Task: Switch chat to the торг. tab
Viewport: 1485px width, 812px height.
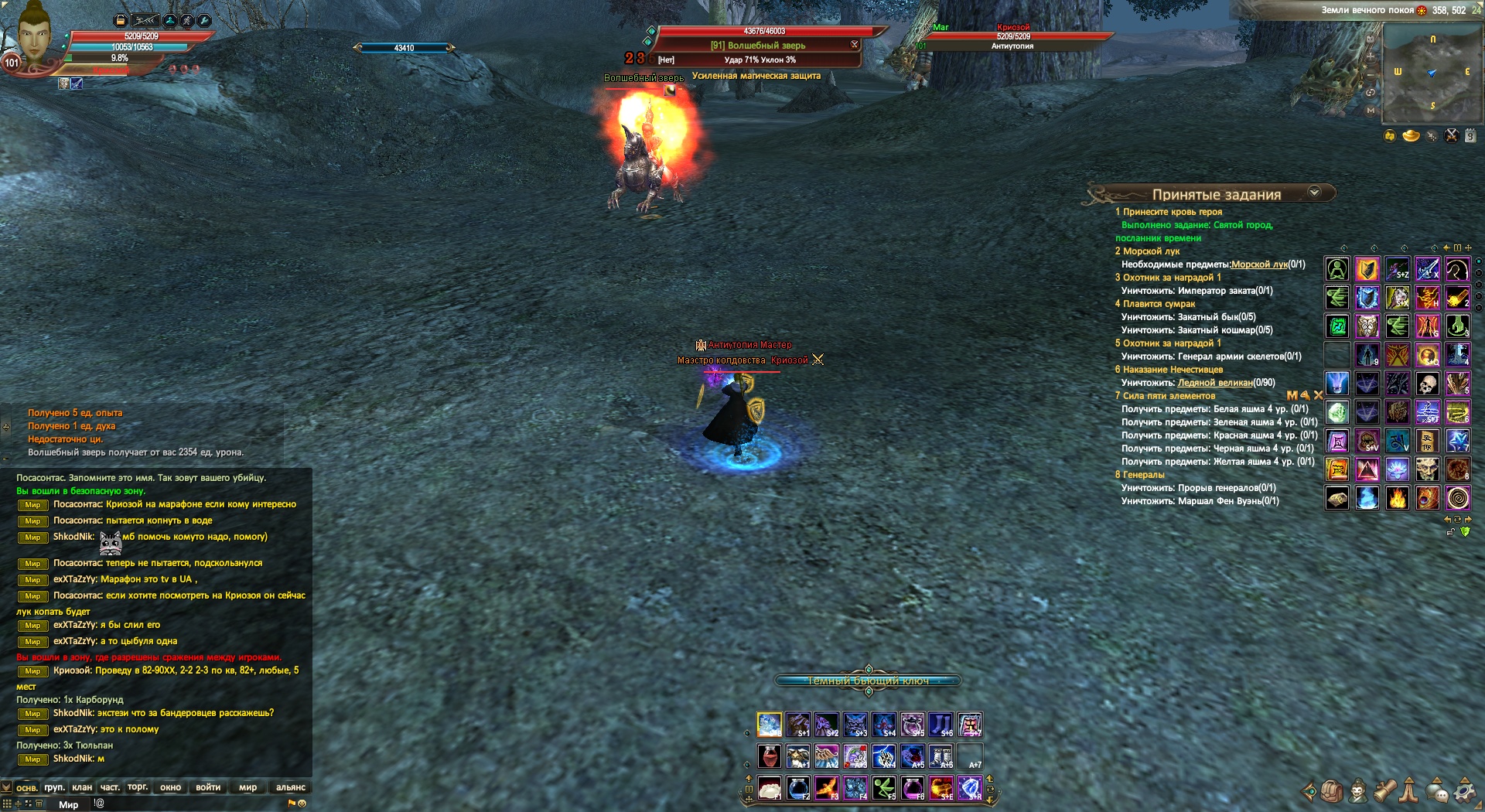Action: tap(138, 787)
